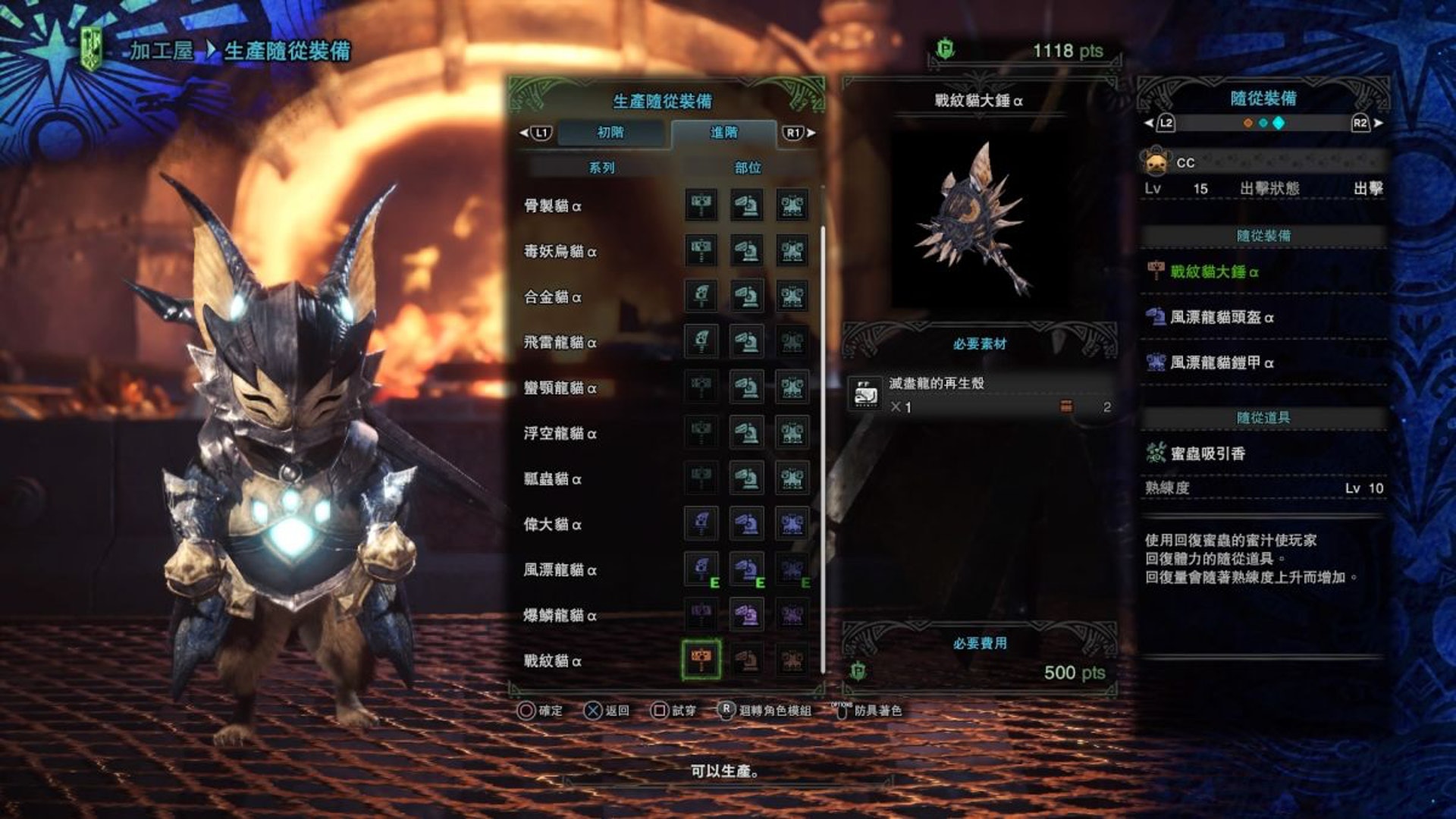Pick the 合金貓α body armor icon
This screenshot has width=1456, height=819.
(x=792, y=297)
